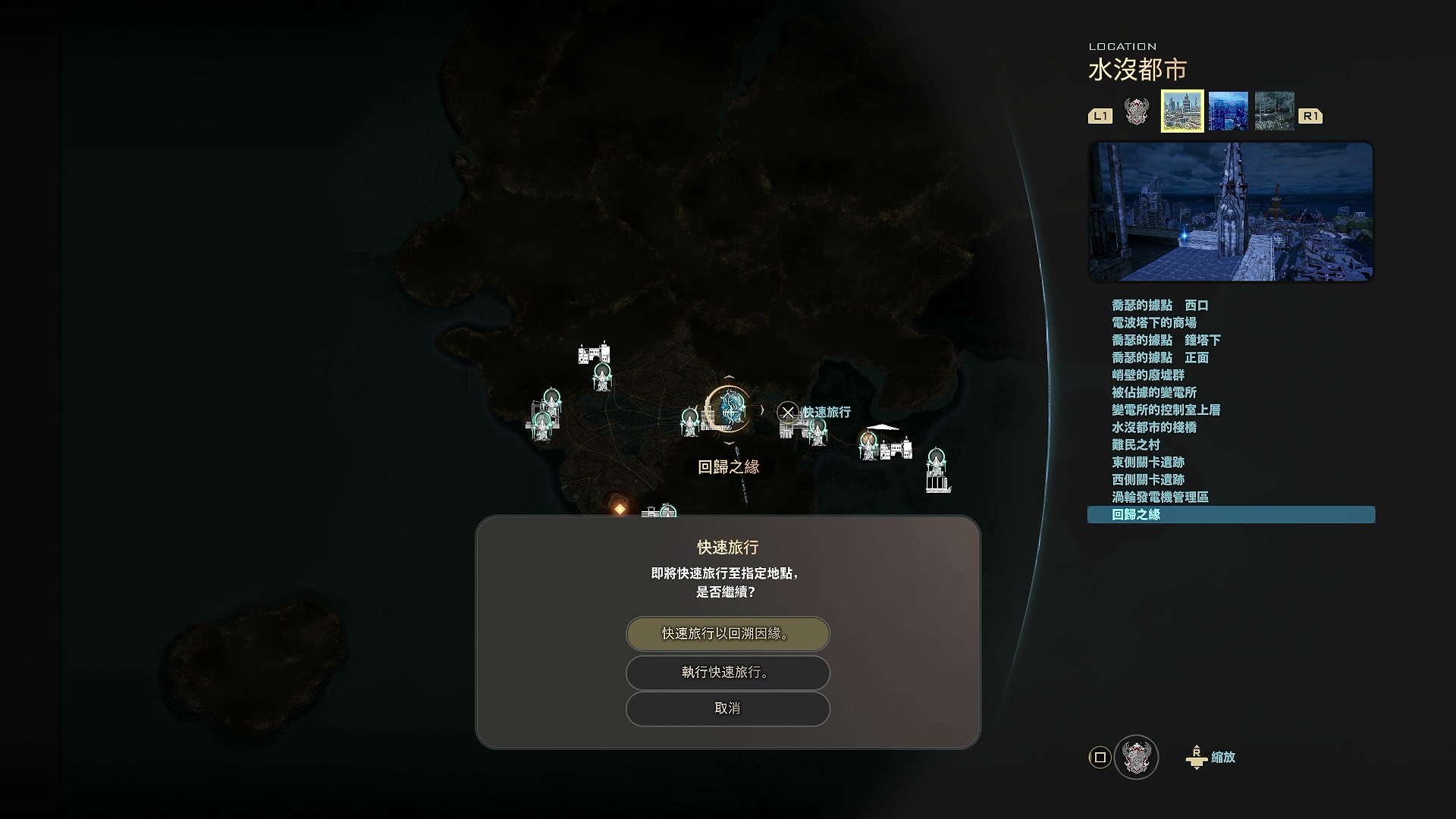
Task: Open the crest emblem location tab
Action: 1136,111
